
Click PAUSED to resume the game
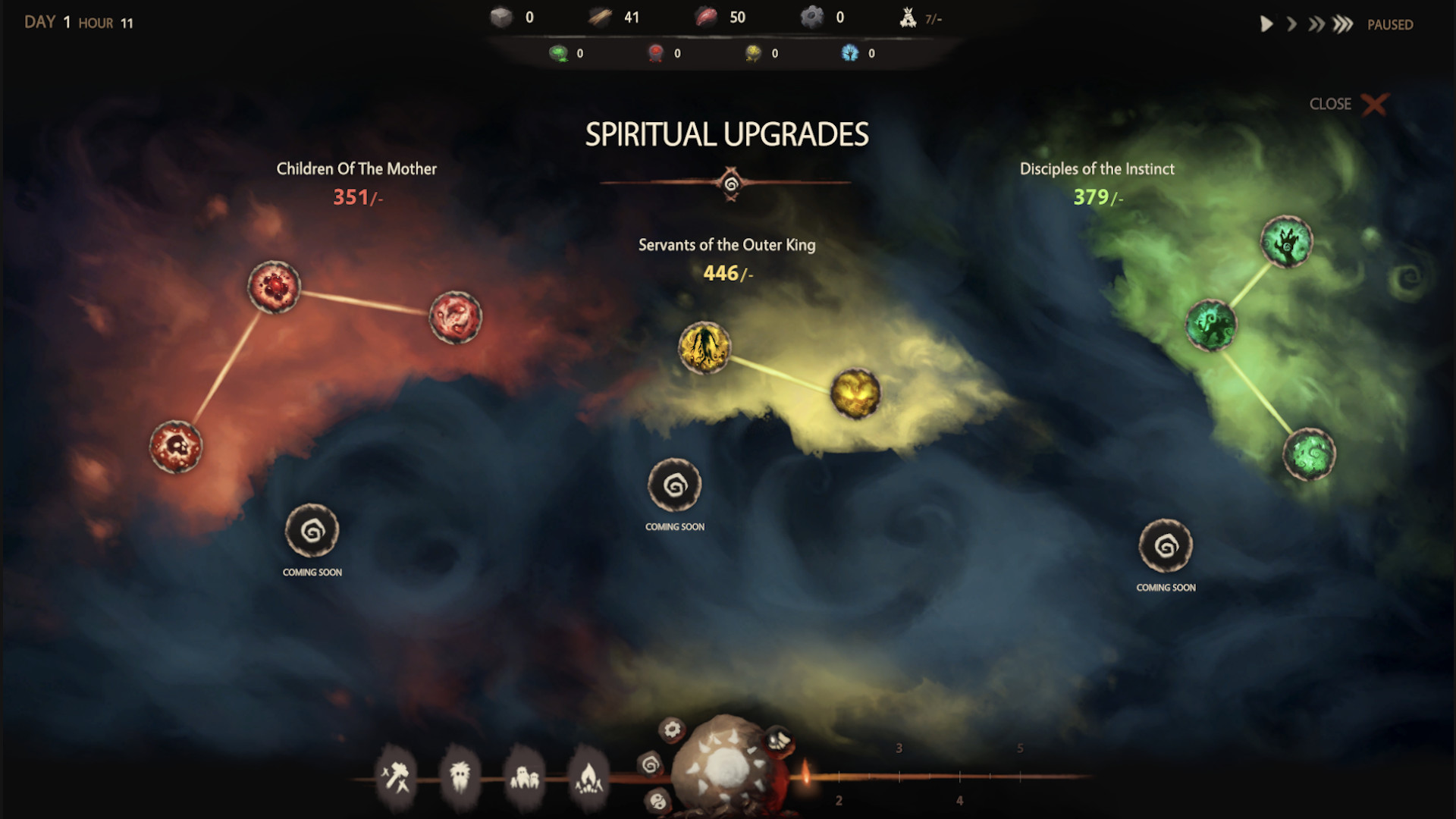1389,24
